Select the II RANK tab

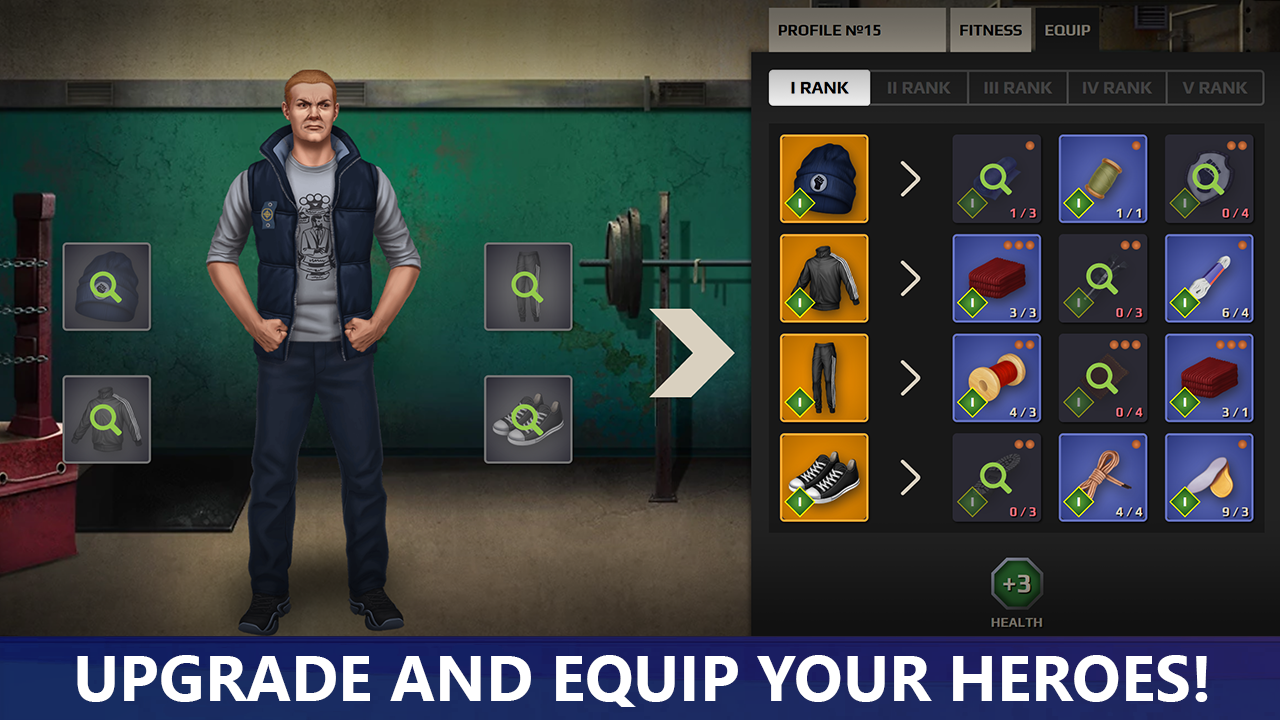[917, 88]
